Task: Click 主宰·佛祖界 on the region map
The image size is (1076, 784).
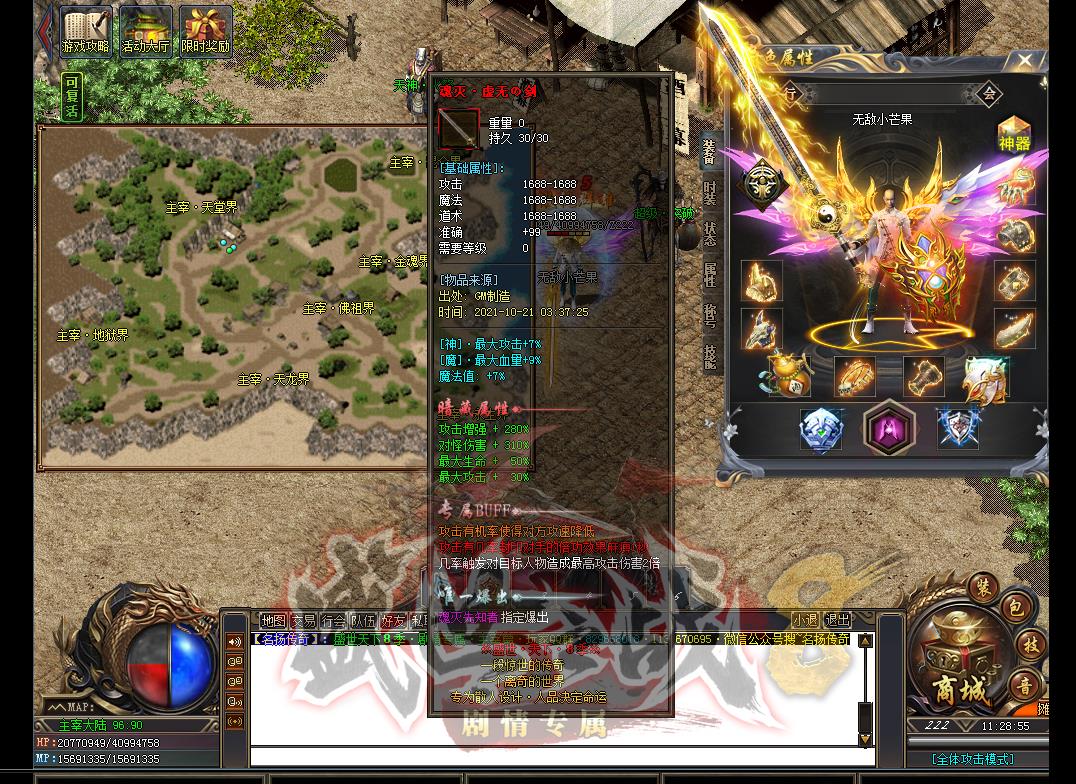Action: pos(339,309)
